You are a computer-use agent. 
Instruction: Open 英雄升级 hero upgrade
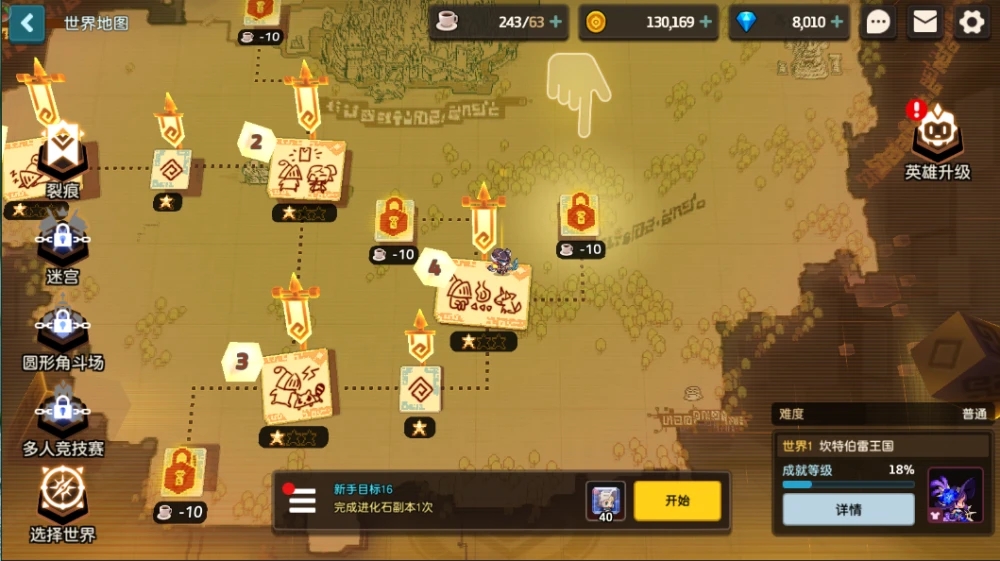tap(937, 142)
